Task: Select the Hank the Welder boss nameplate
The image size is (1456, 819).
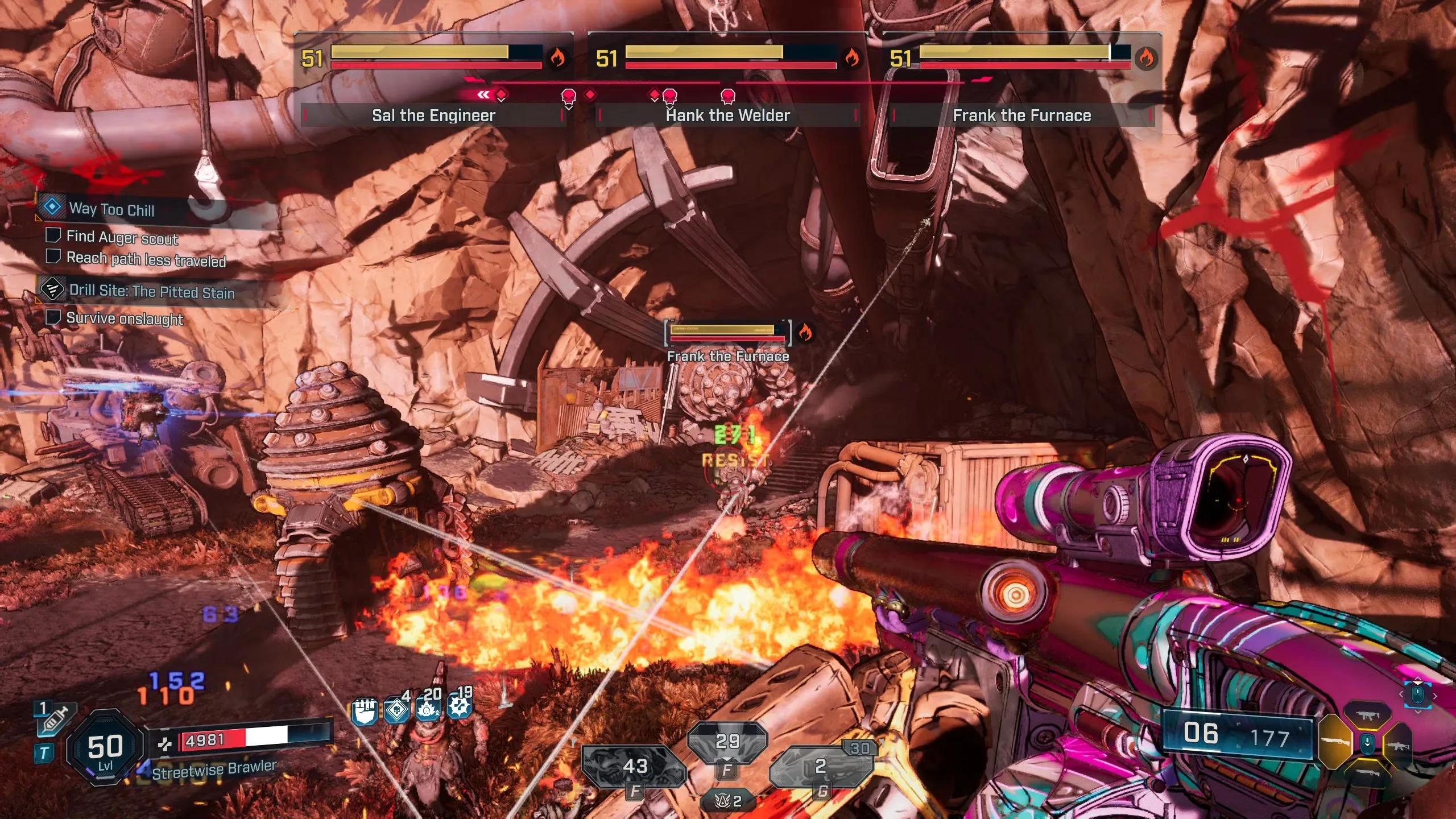Action: pos(727,115)
